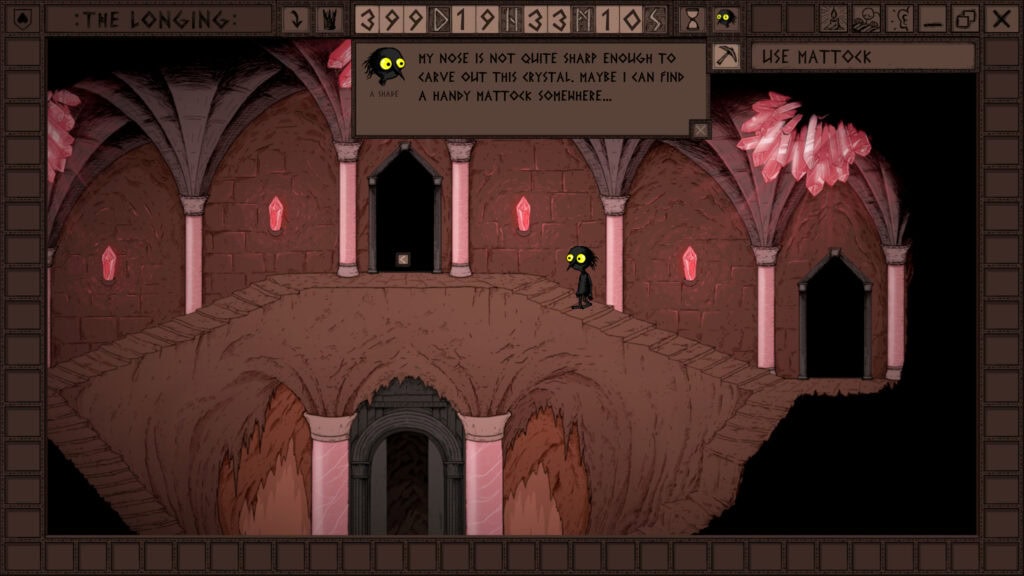
Task: Minimize the game window
Action: (932, 19)
